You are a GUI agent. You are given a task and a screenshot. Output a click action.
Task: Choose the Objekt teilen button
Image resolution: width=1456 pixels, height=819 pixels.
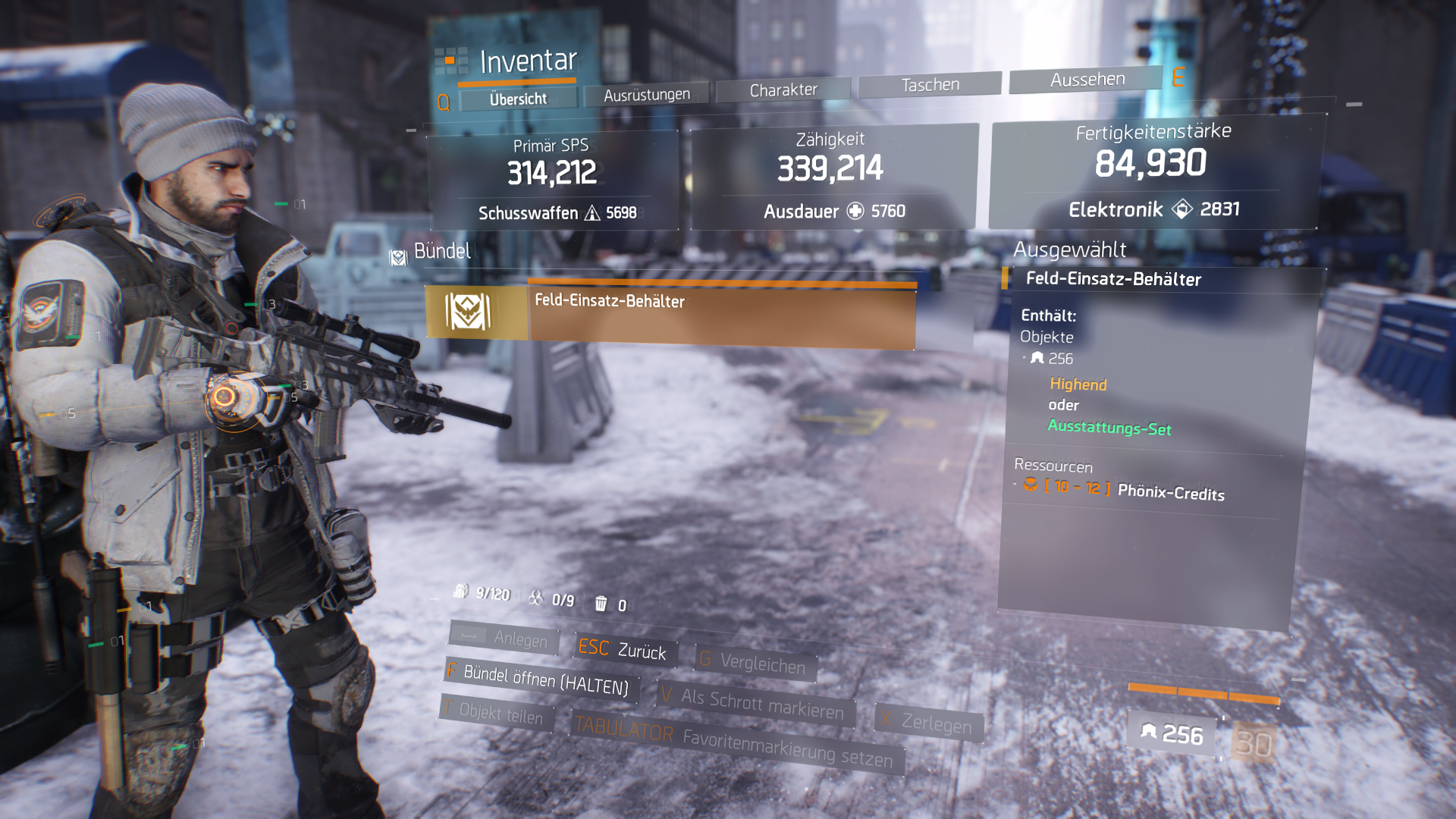tap(497, 714)
